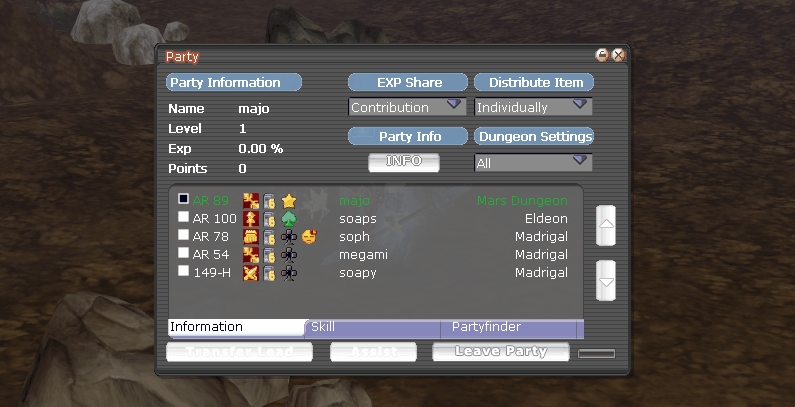Open the Contribution EXP share dropdown
This screenshot has width=795, height=407.
tap(408, 107)
